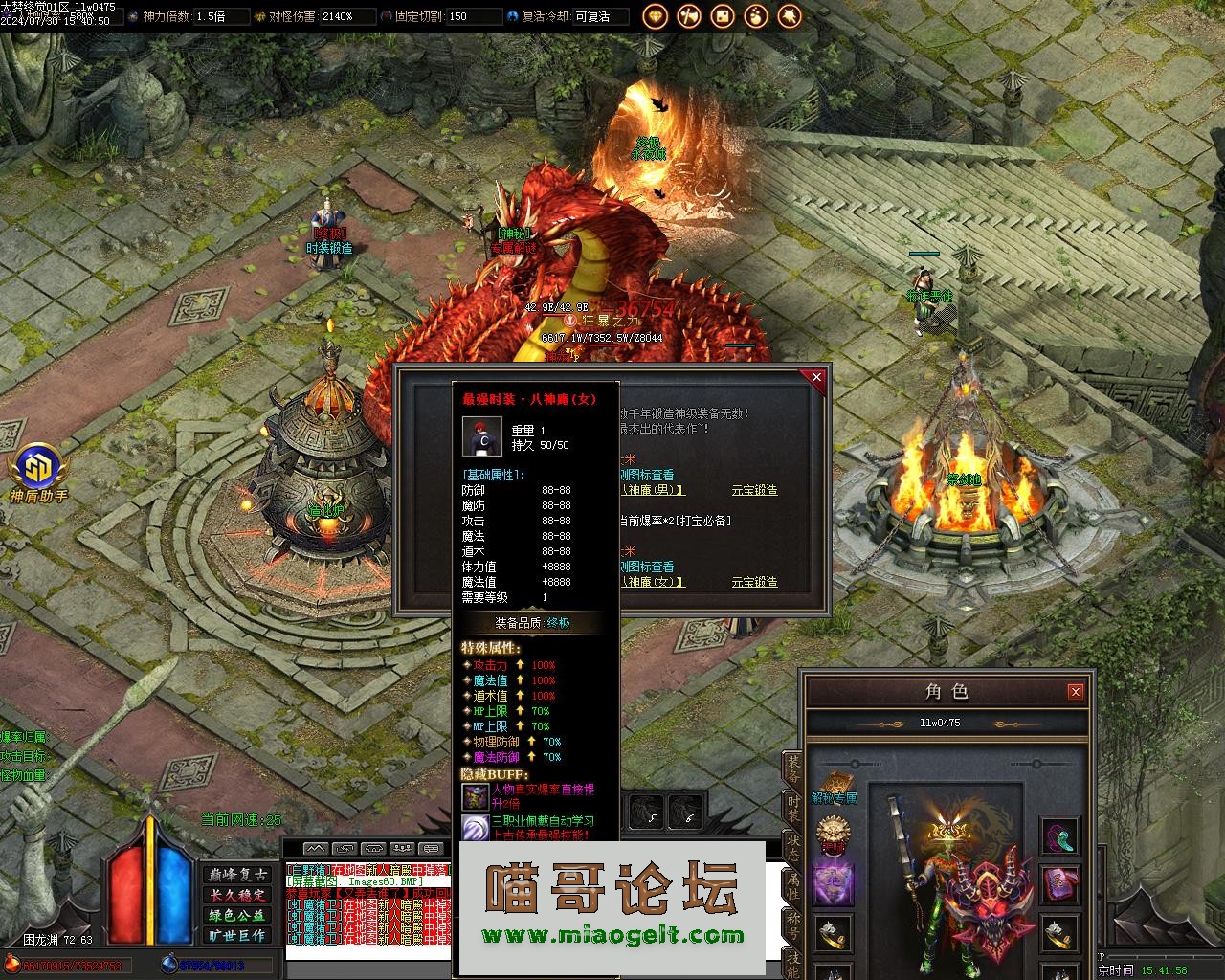Select the 八神庵(男) costume link

coord(654,490)
